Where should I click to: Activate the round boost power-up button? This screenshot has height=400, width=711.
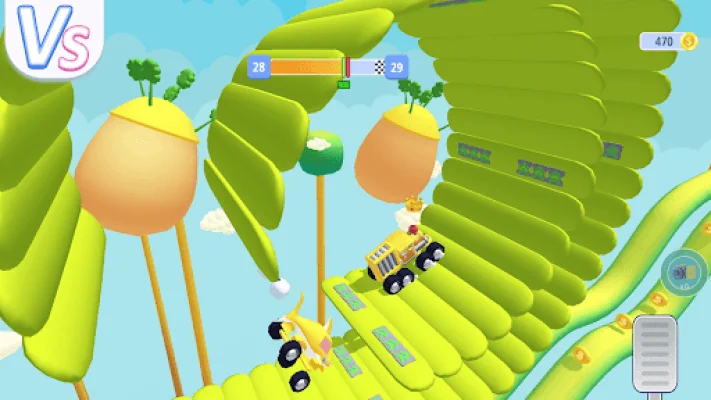click(x=684, y=274)
